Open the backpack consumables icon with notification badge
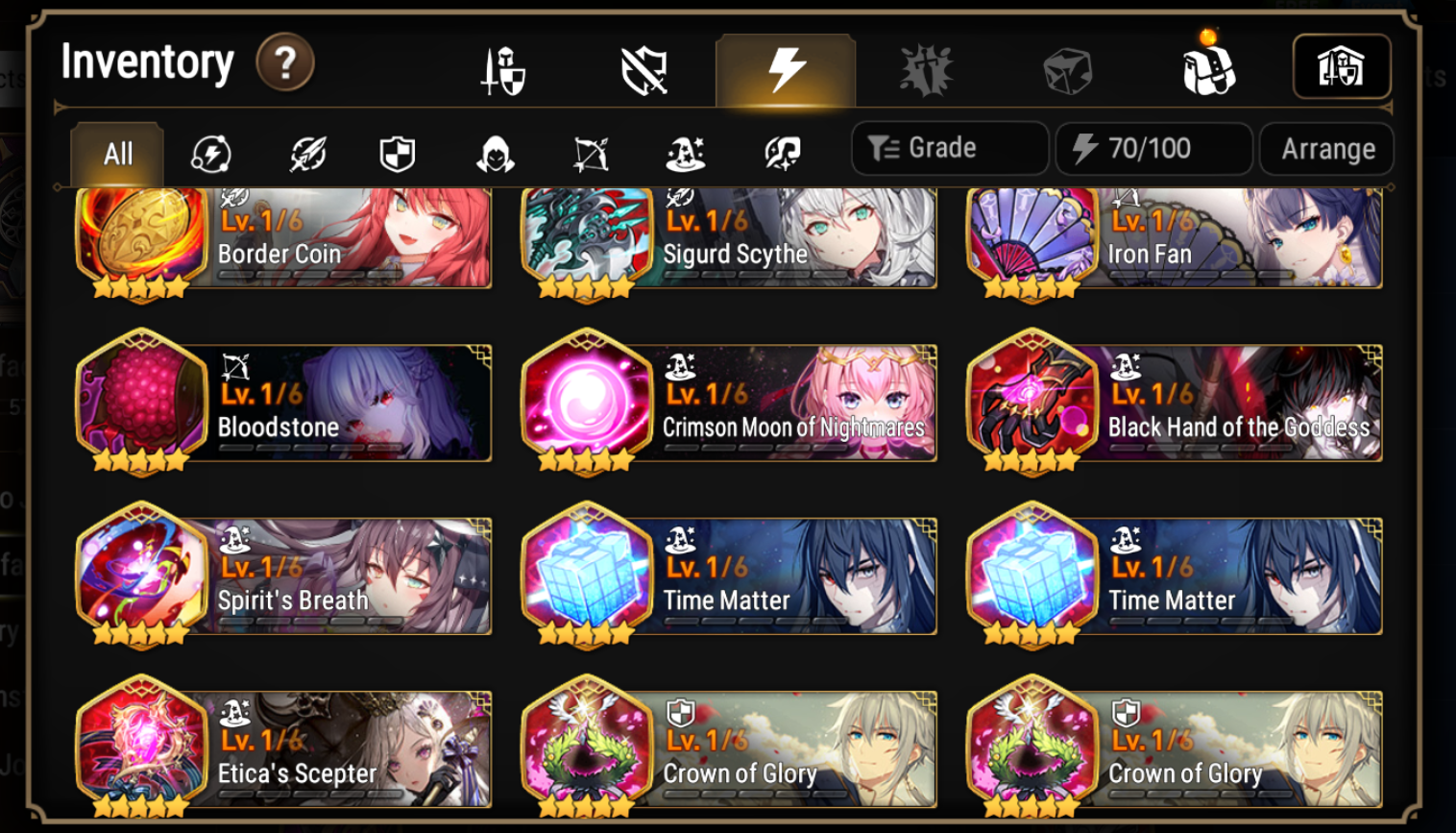 coord(1208,65)
